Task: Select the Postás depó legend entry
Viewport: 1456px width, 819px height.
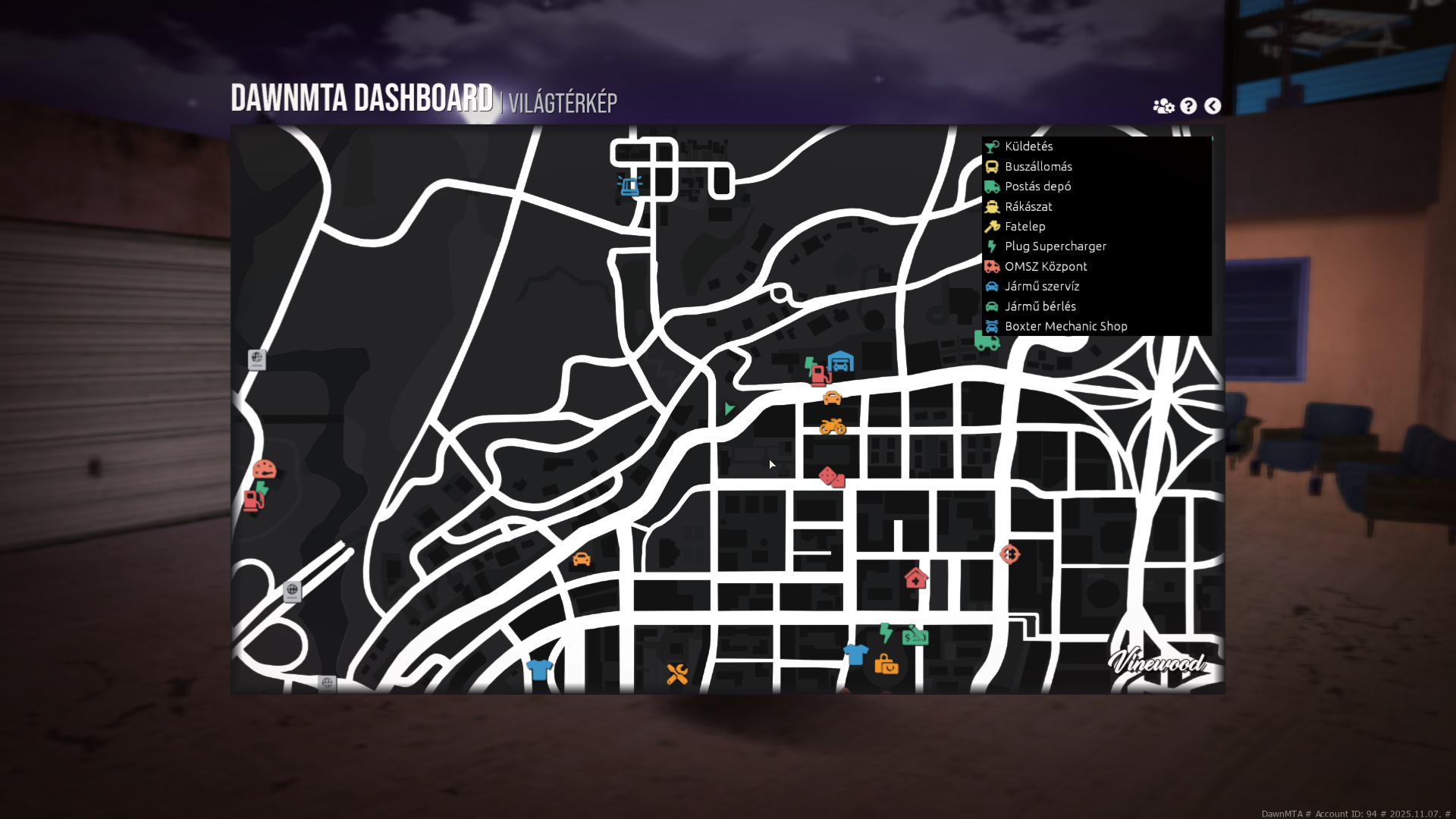Action: click(1037, 187)
